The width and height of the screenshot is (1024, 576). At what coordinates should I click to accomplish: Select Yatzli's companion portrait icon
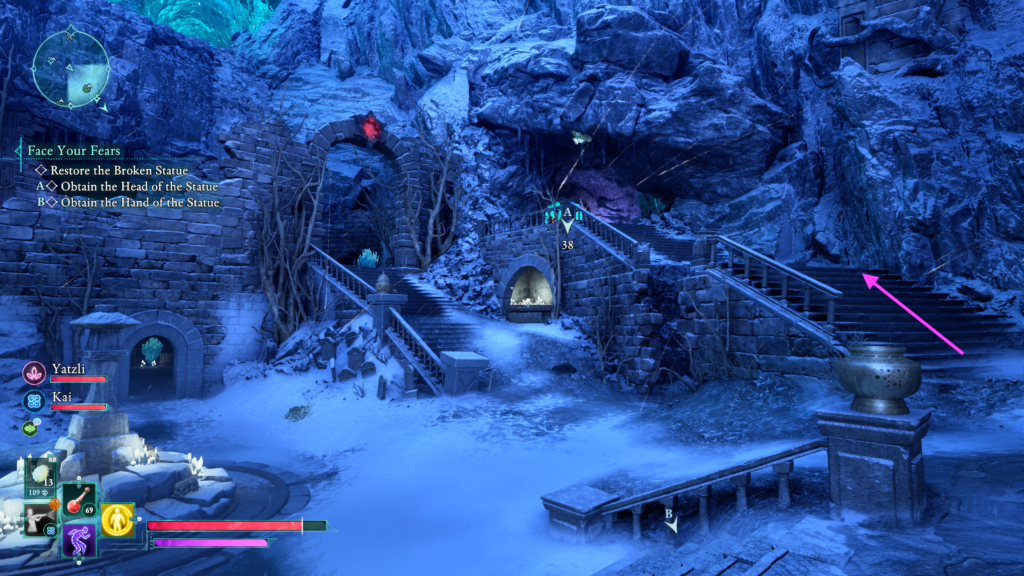[33, 372]
